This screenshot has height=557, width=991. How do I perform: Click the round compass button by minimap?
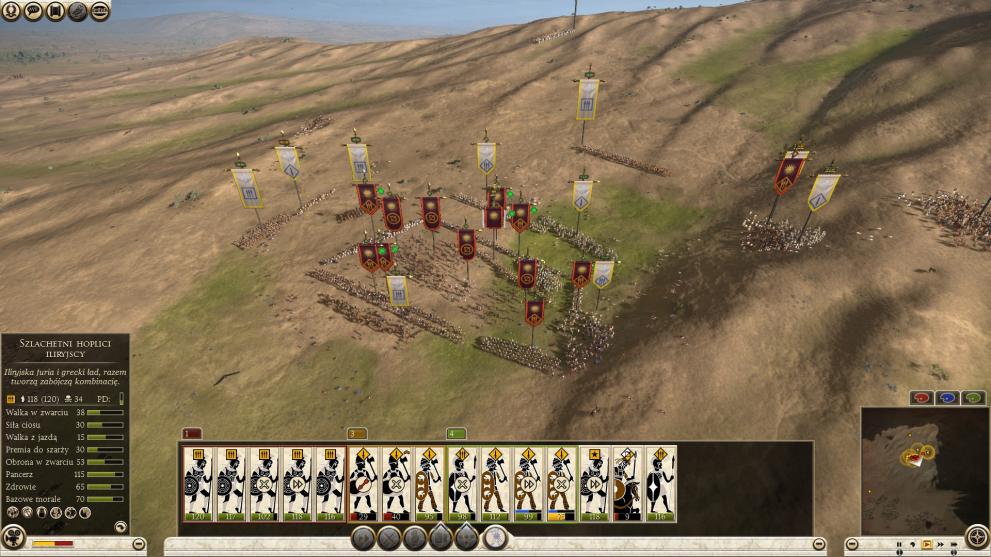[976, 534]
